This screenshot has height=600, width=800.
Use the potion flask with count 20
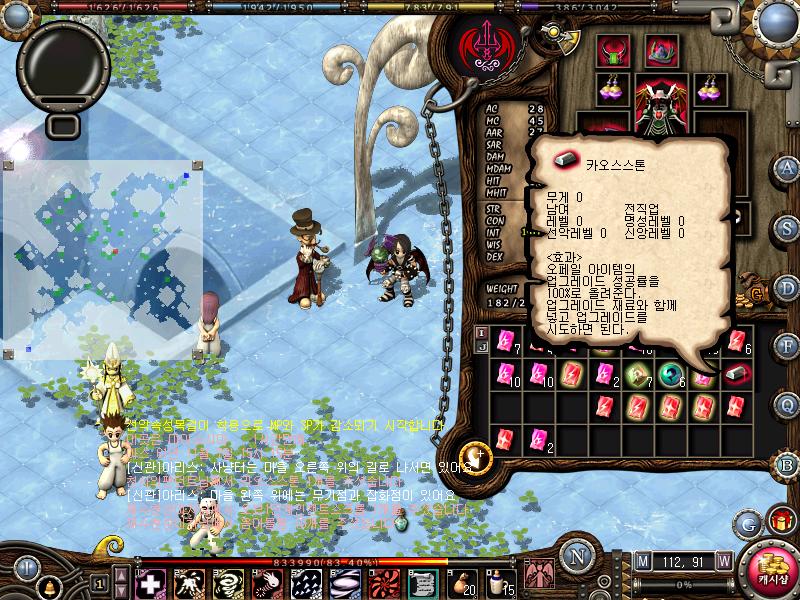461,582
